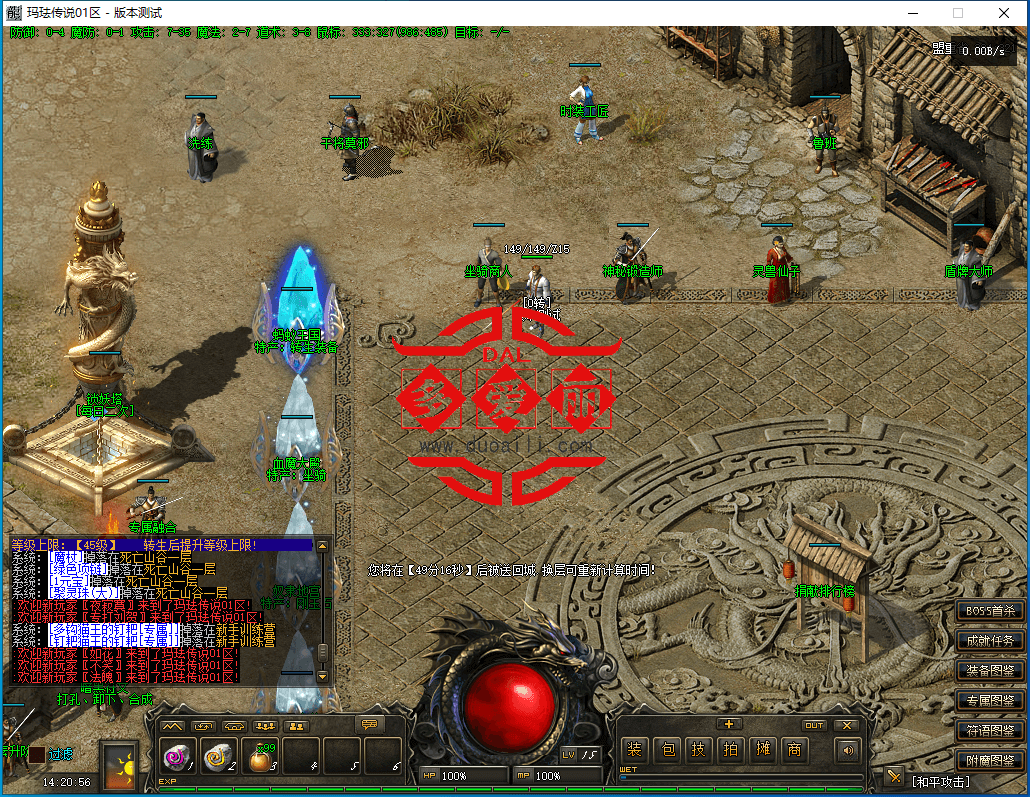The width and height of the screenshot is (1030, 797).
Task: Open the 成就任务 achievement quests
Action: tap(990, 641)
